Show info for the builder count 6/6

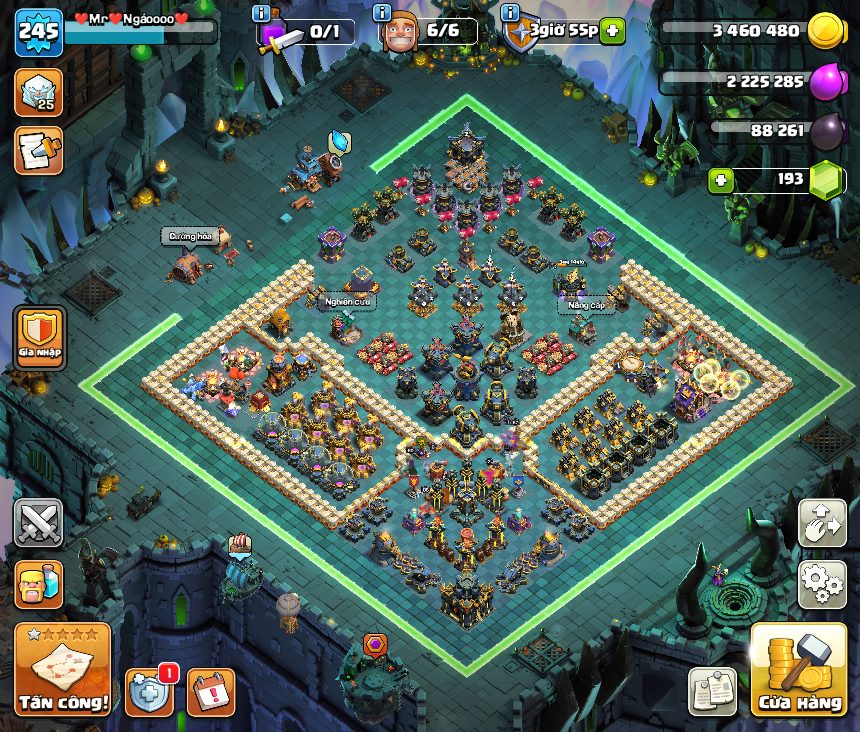[x=381, y=13]
